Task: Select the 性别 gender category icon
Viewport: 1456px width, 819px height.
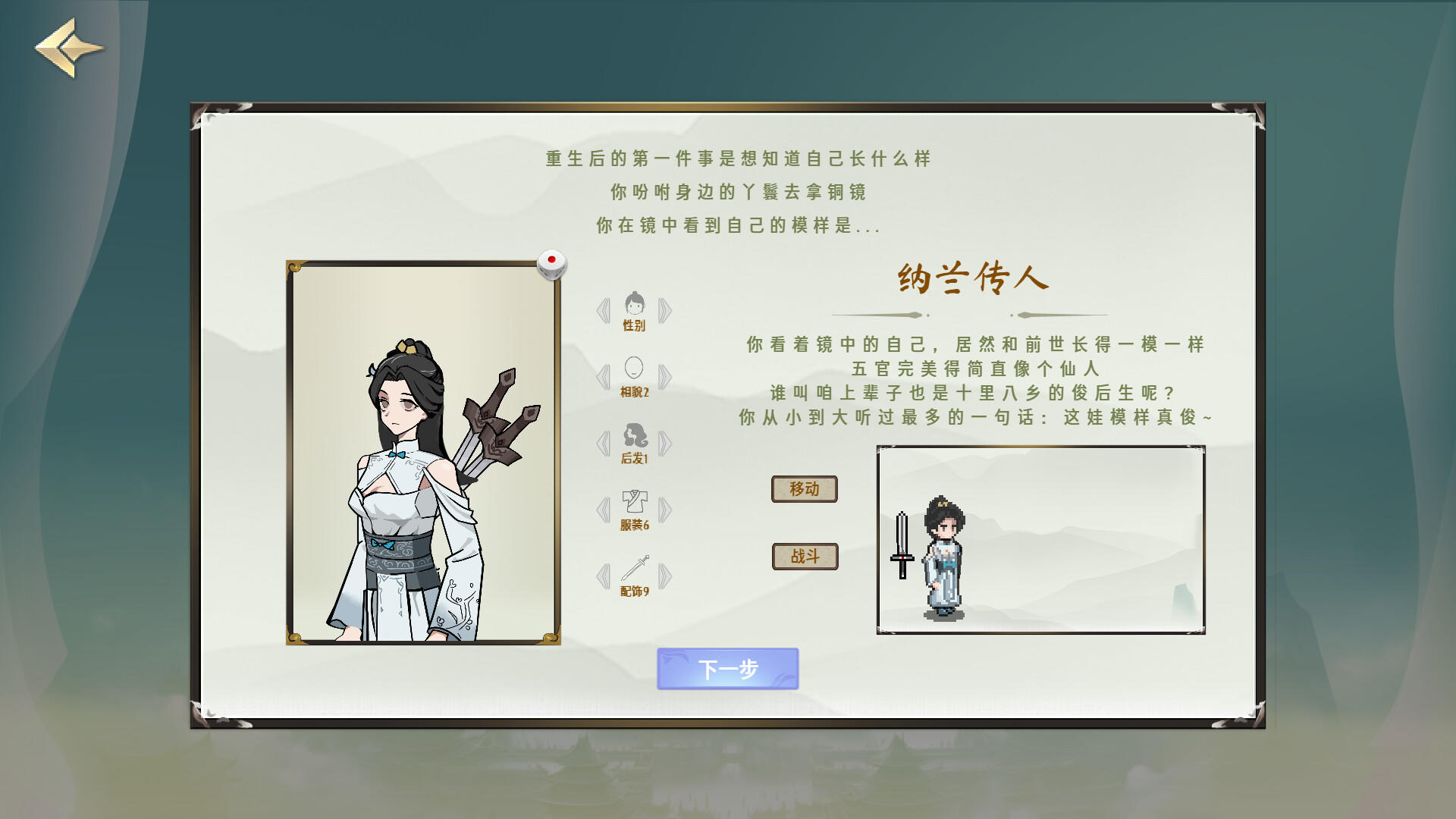Action: pos(635,307)
